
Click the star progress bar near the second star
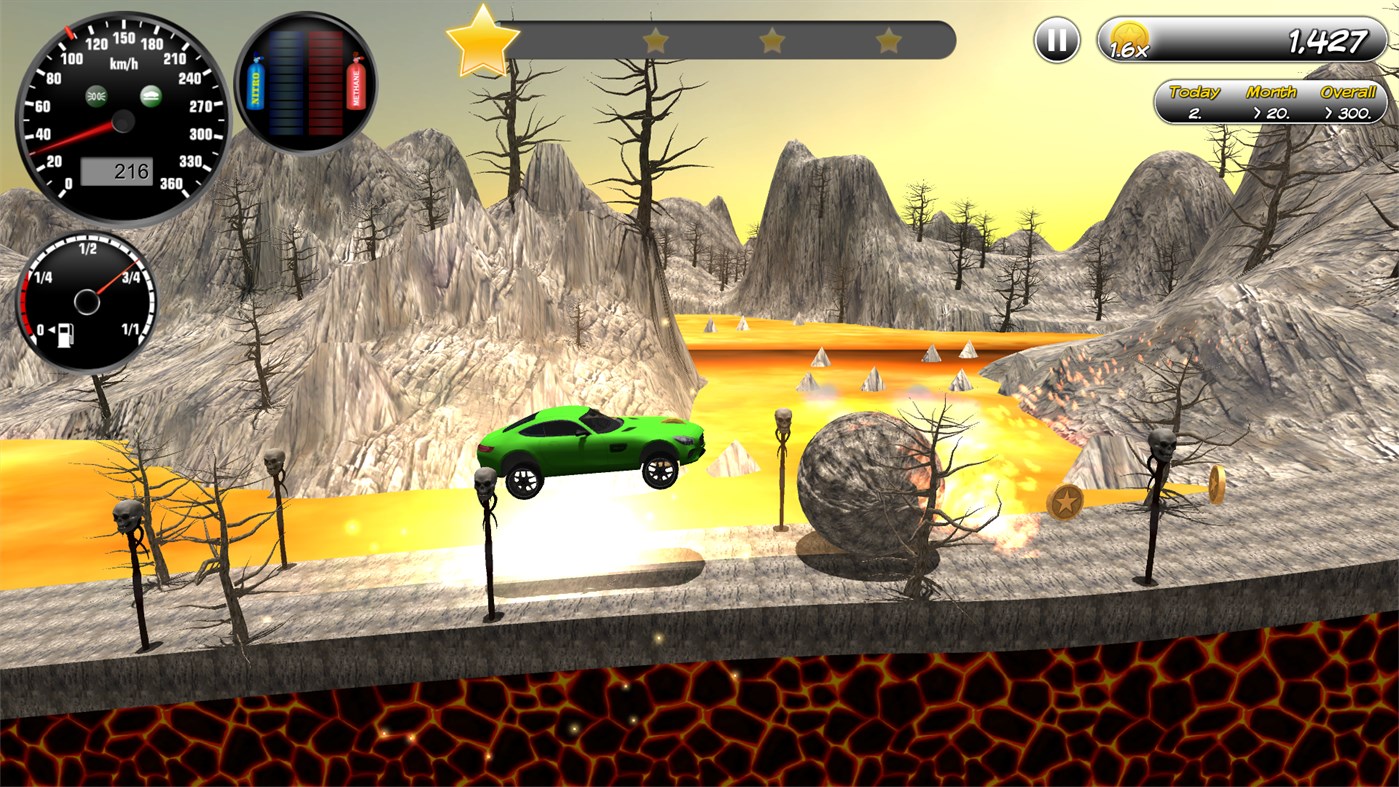click(655, 38)
